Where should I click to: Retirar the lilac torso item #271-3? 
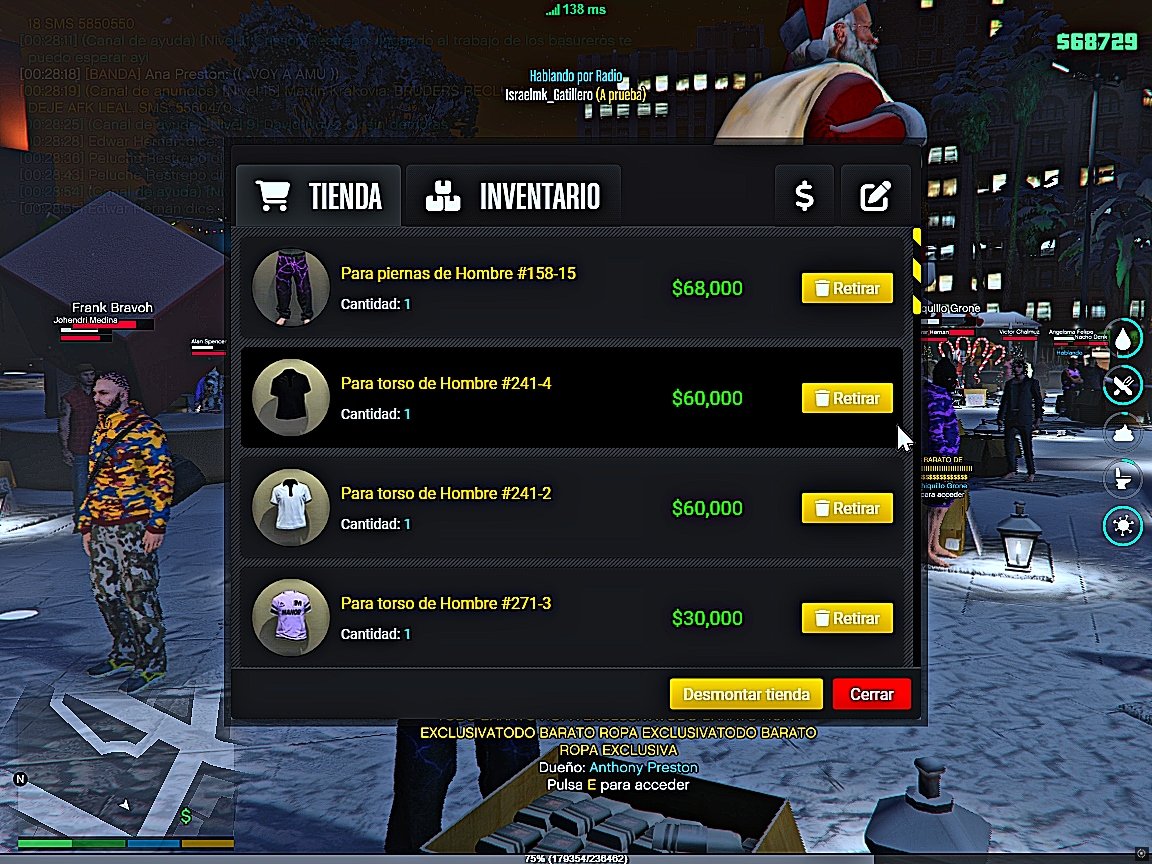[x=846, y=618]
